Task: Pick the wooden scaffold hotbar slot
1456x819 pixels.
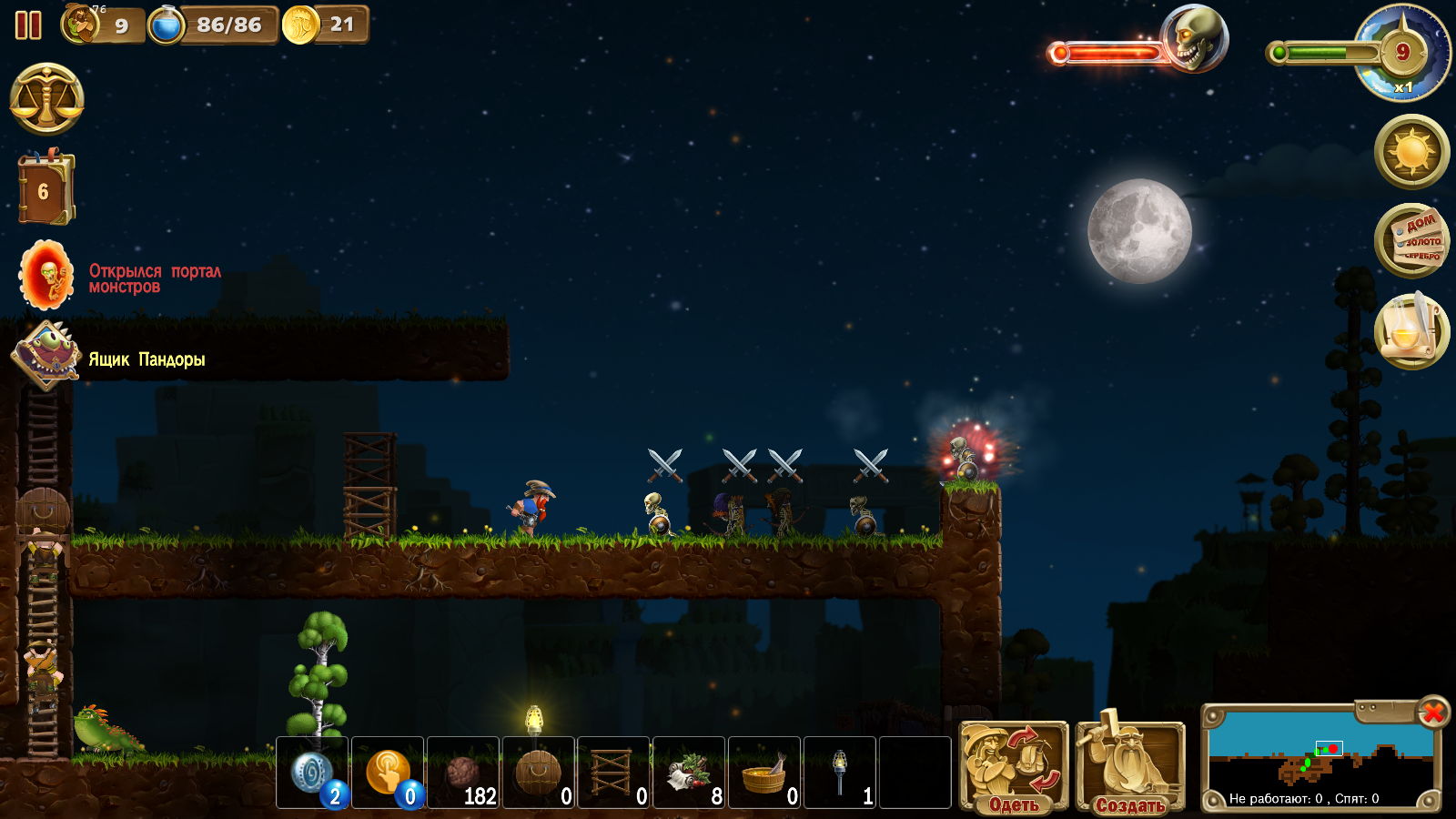Action: (x=614, y=773)
